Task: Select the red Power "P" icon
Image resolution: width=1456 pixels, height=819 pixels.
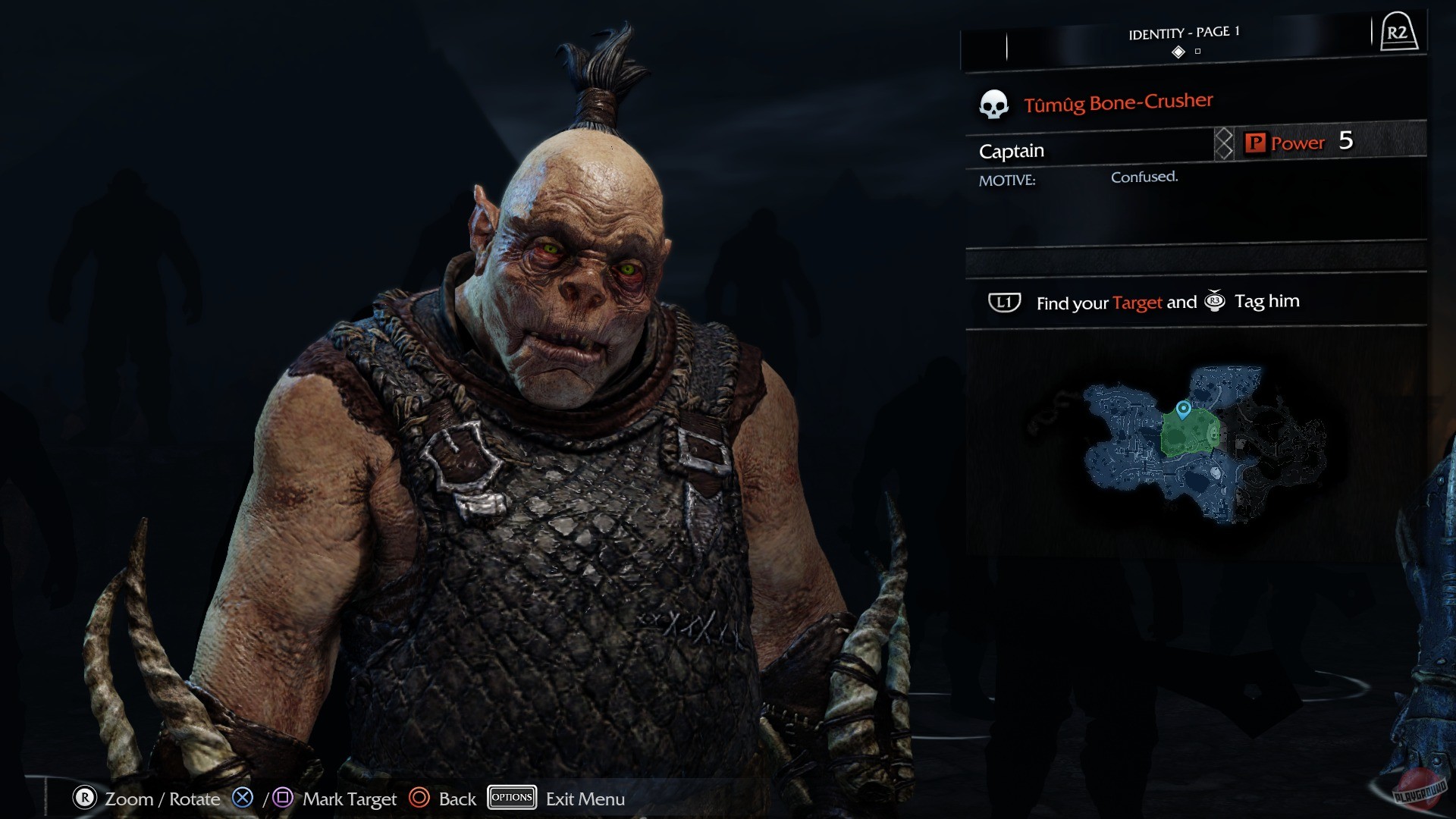Action: pyautogui.click(x=1255, y=143)
